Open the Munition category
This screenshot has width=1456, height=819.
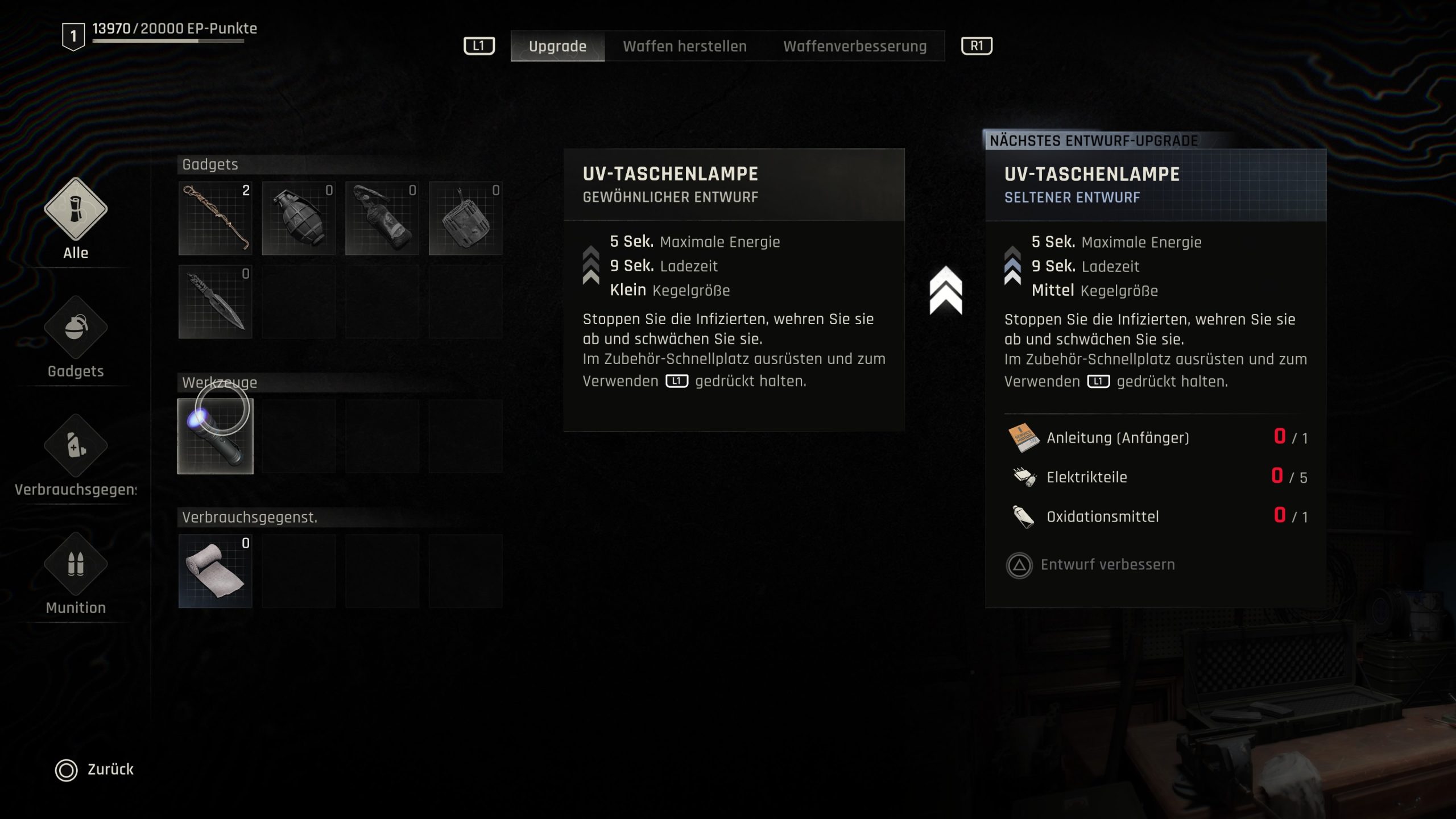(76, 564)
